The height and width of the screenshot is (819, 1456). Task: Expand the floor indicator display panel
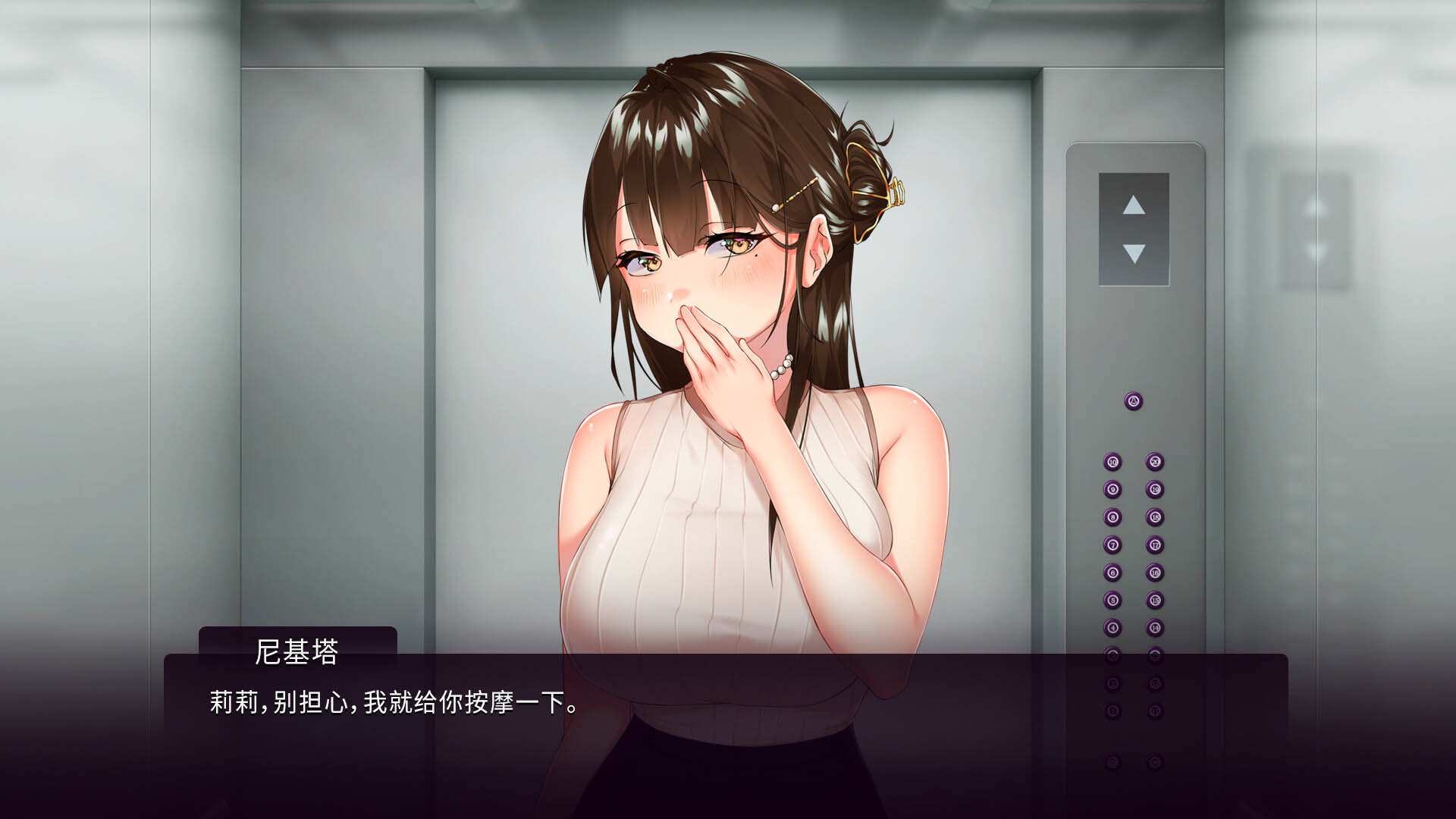[x=1133, y=227]
